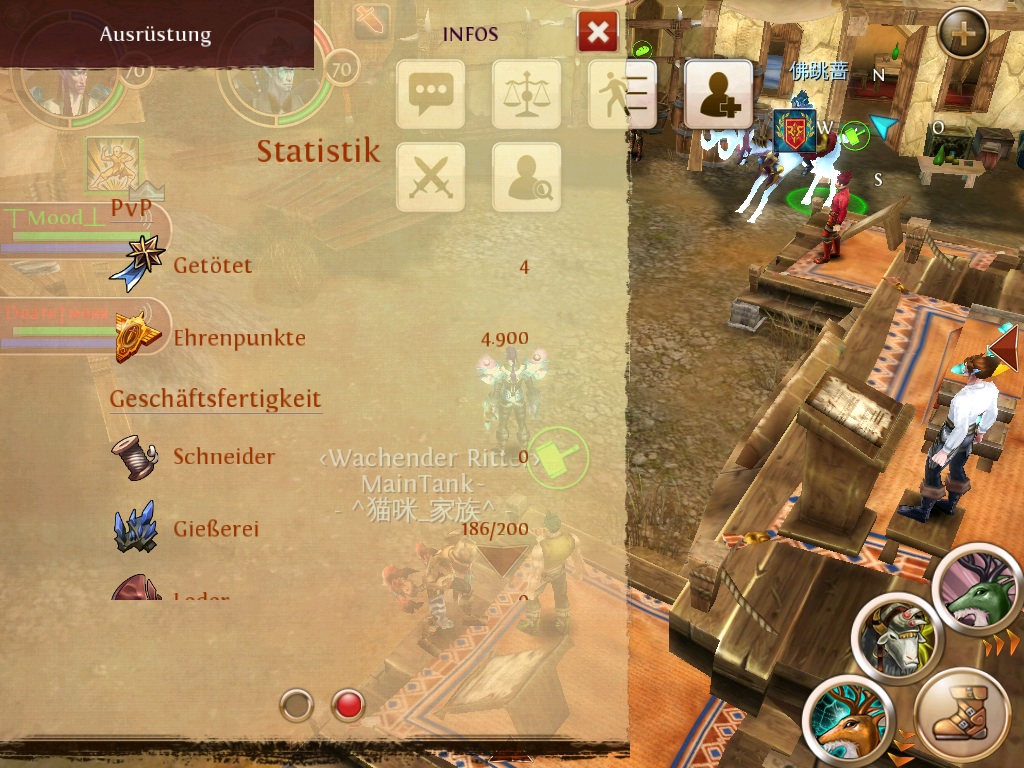Switch to the Ausrüstung tab
This screenshot has width=1024, height=768.
click(x=155, y=34)
